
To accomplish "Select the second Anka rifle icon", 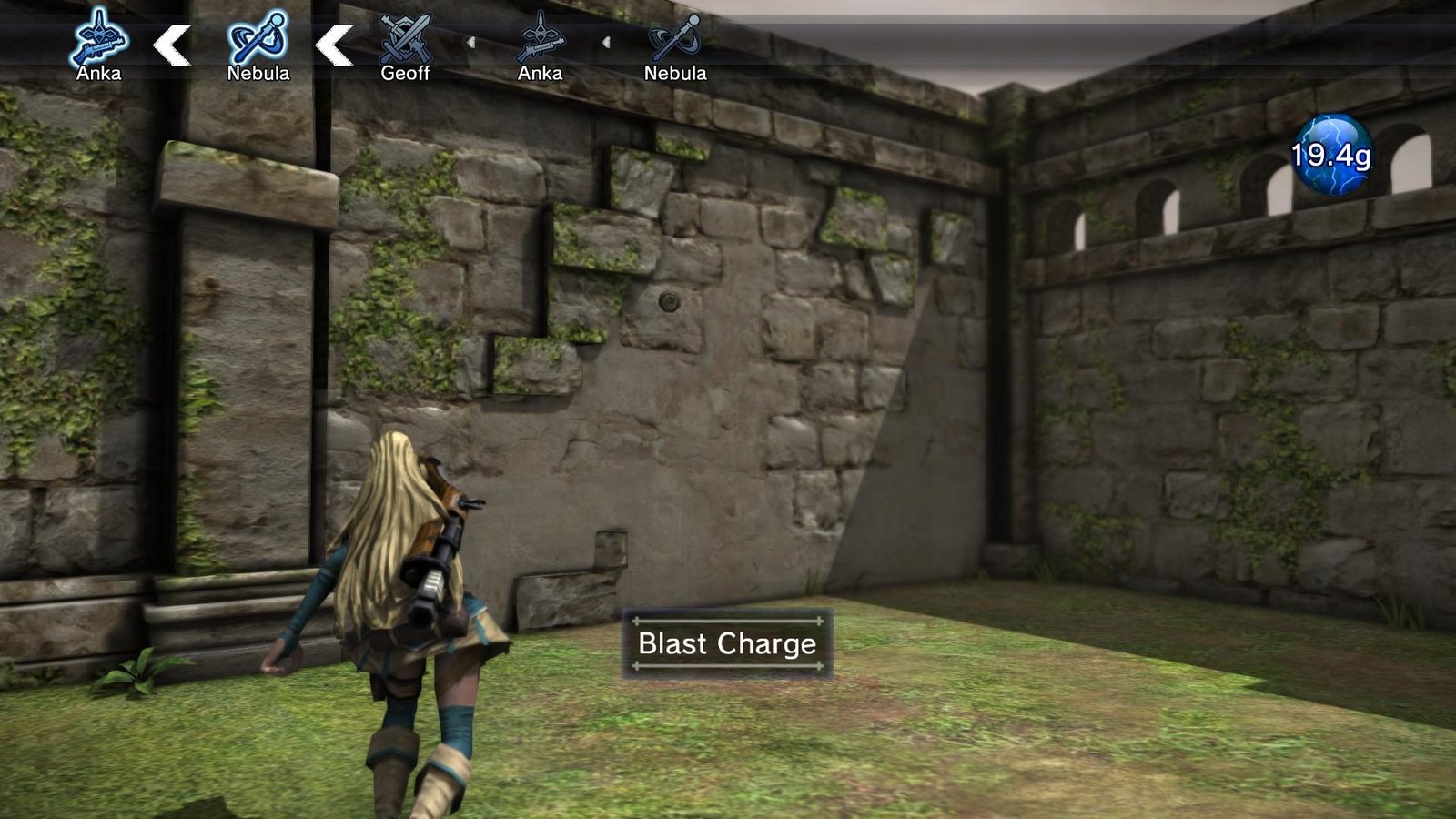I will [541, 41].
